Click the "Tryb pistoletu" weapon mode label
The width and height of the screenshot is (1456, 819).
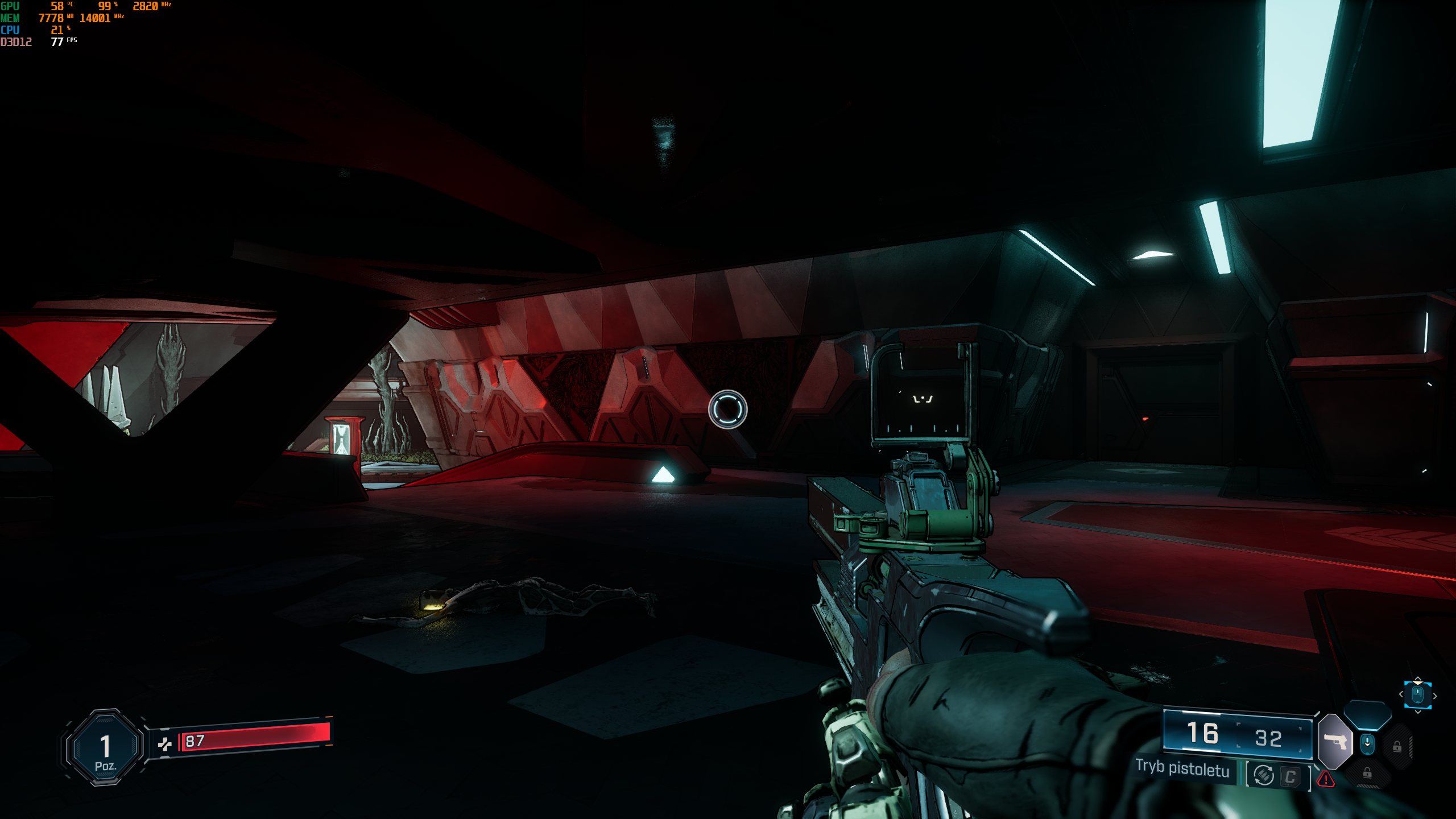pyautogui.click(x=1182, y=768)
